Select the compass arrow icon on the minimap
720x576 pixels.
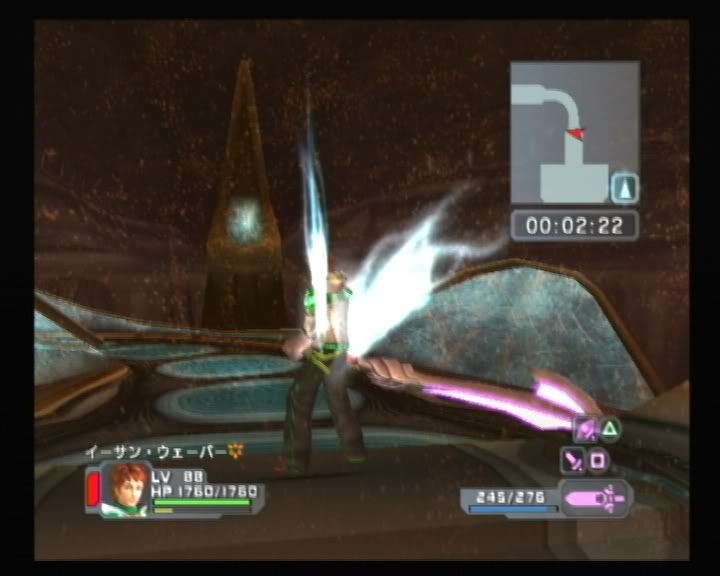coord(624,188)
